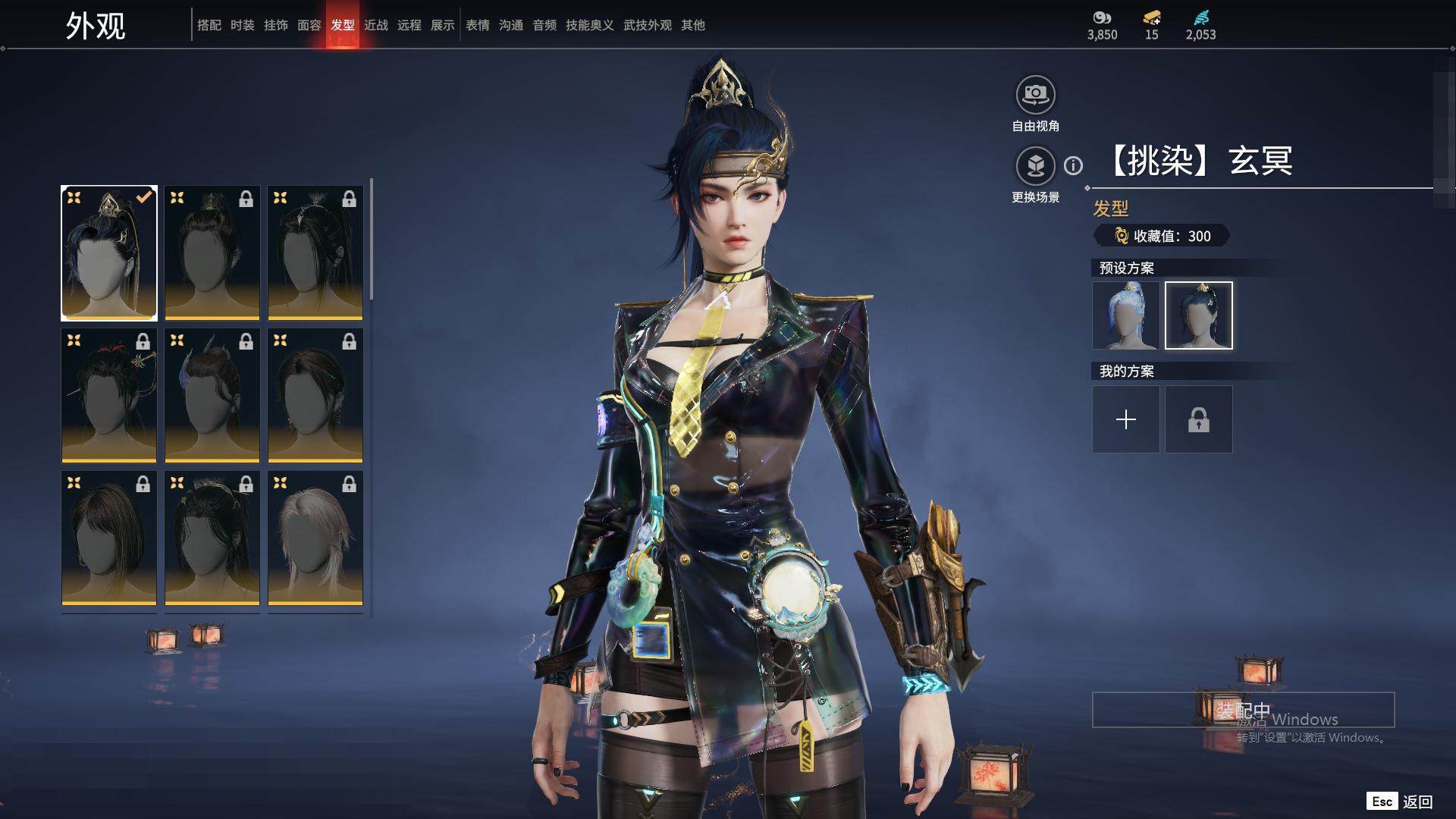Click the 自由视角 camera button
Screen dimensions: 1456x819
coord(1035,96)
